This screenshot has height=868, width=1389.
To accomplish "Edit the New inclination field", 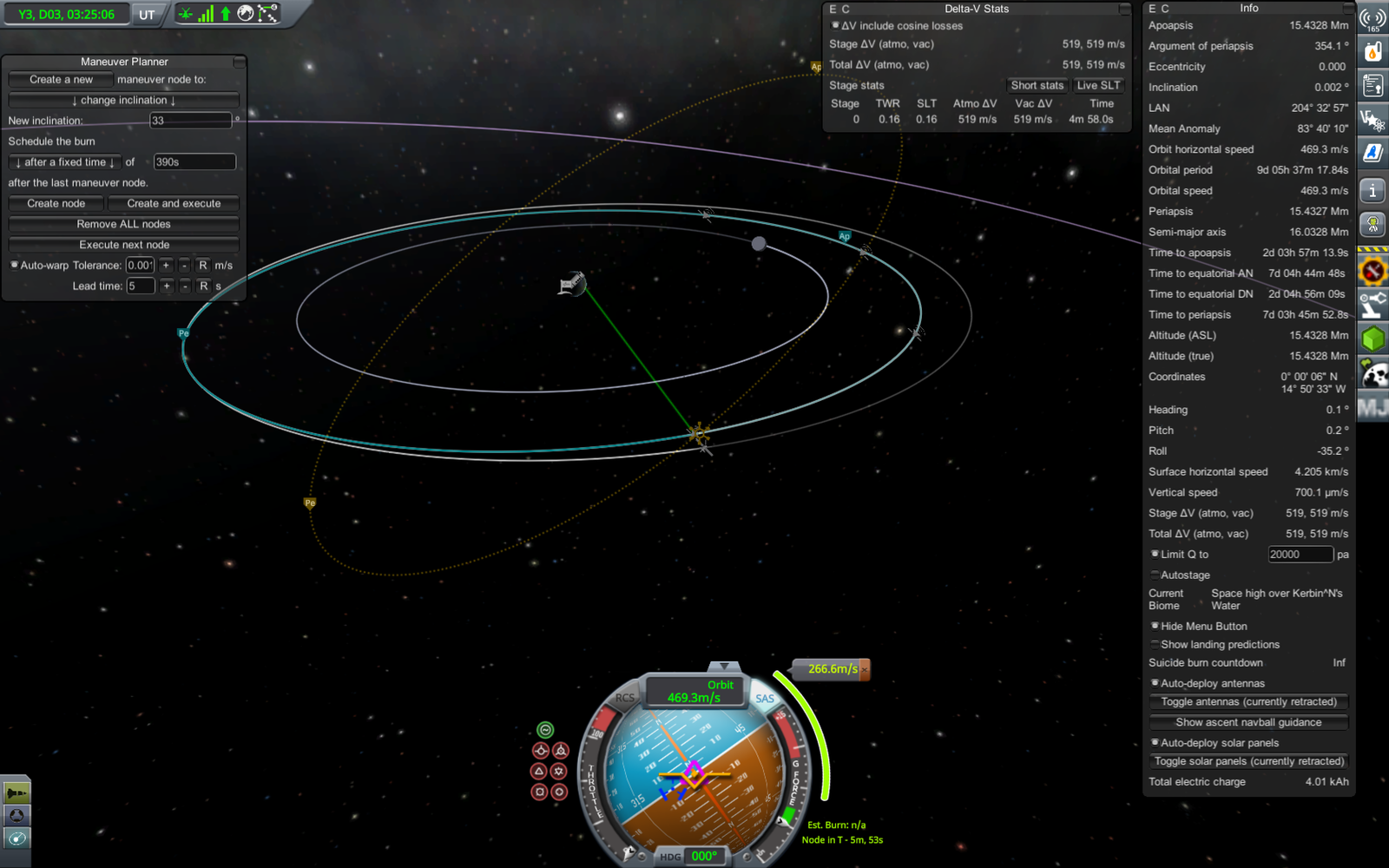I will (x=190, y=121).
